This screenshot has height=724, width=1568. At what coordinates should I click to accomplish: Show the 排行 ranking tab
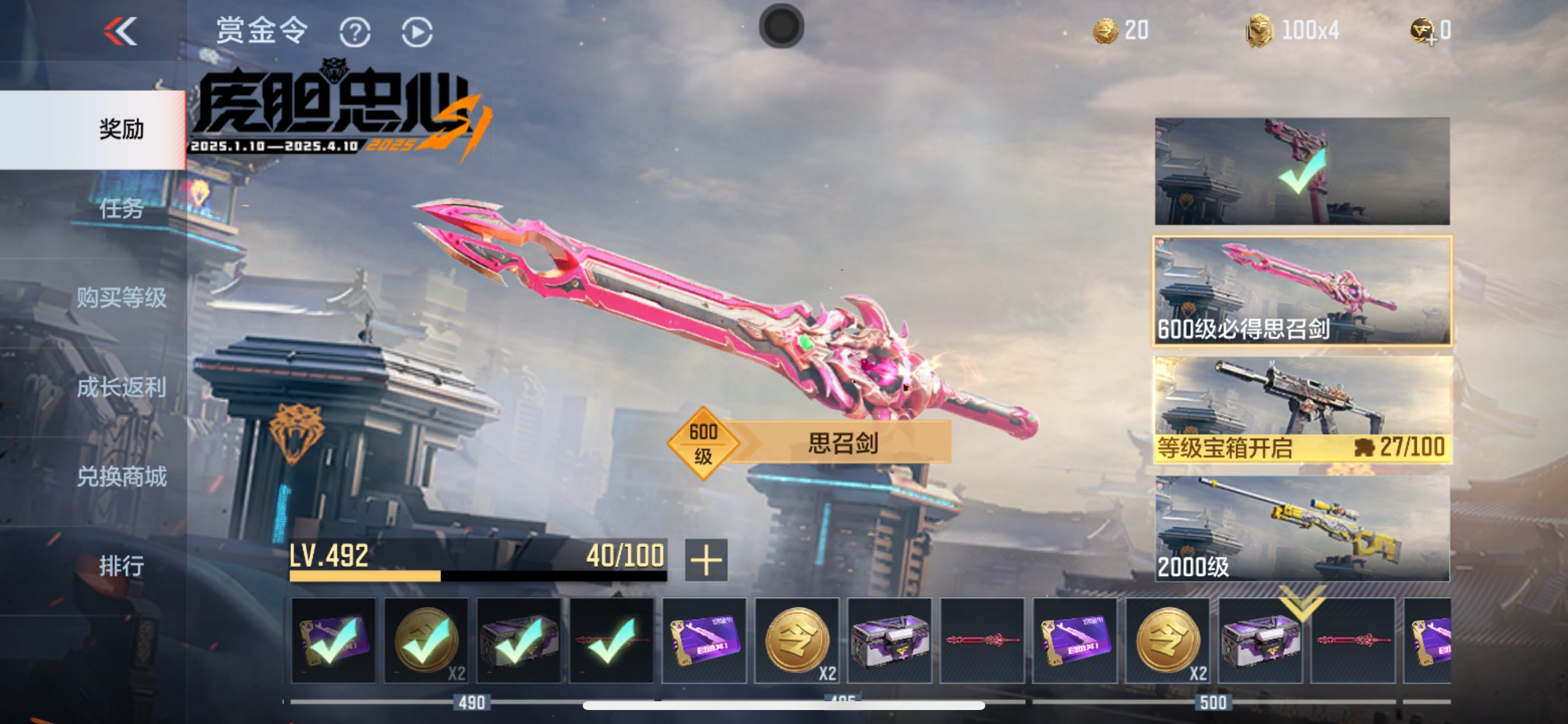point(121,566)
